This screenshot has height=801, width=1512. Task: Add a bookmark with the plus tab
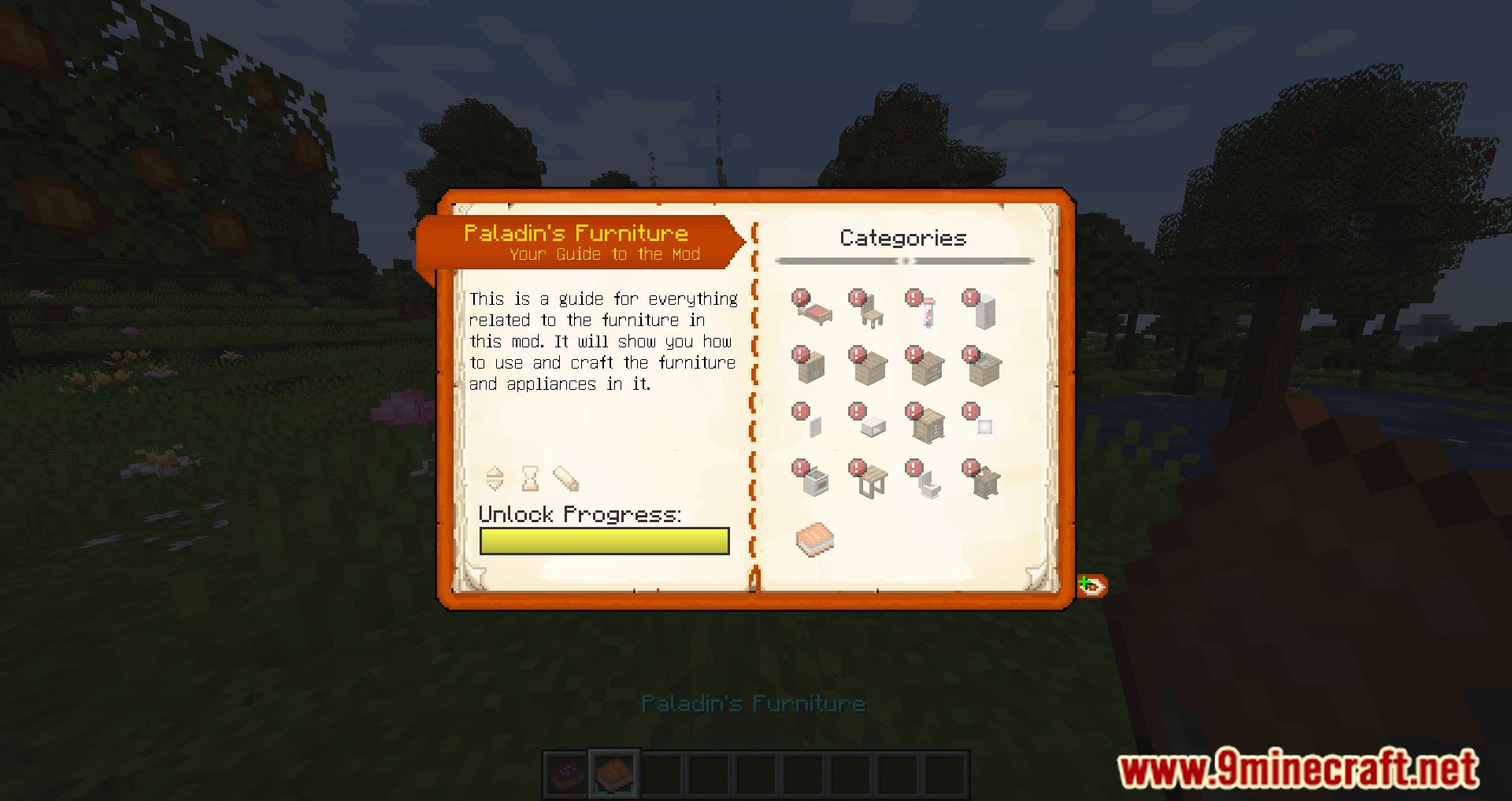(x=1091, y=585)
